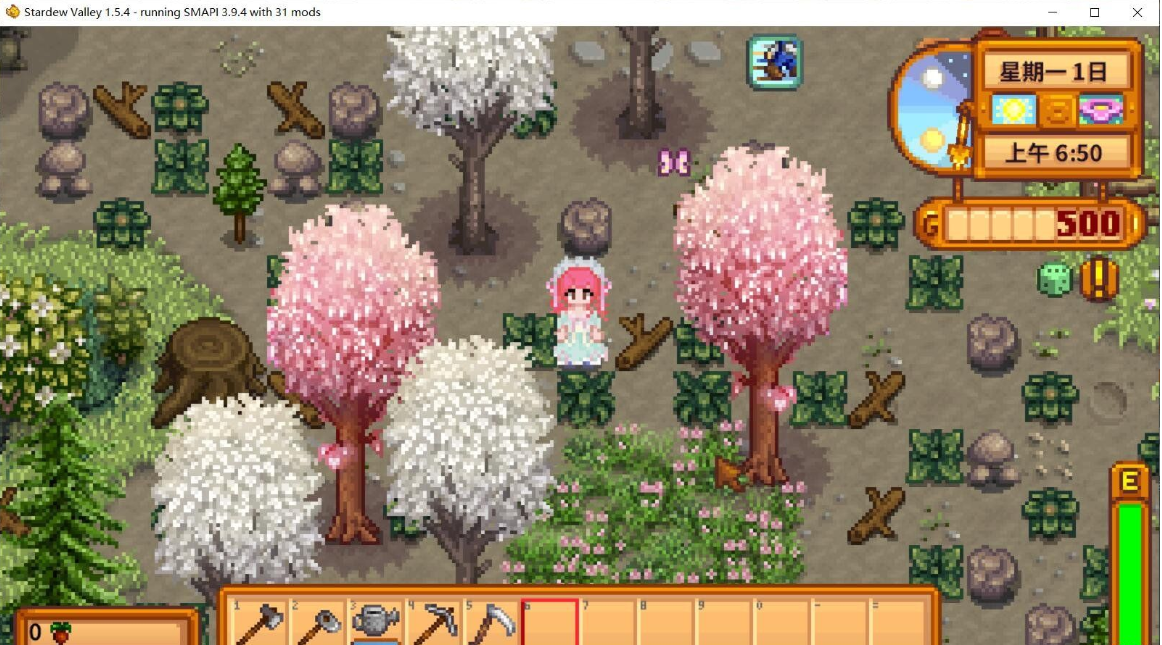Select the pickaxe in the hotbar
Image resolution: width=1162 pixels, height=645 pixels.
pos(434,624)
